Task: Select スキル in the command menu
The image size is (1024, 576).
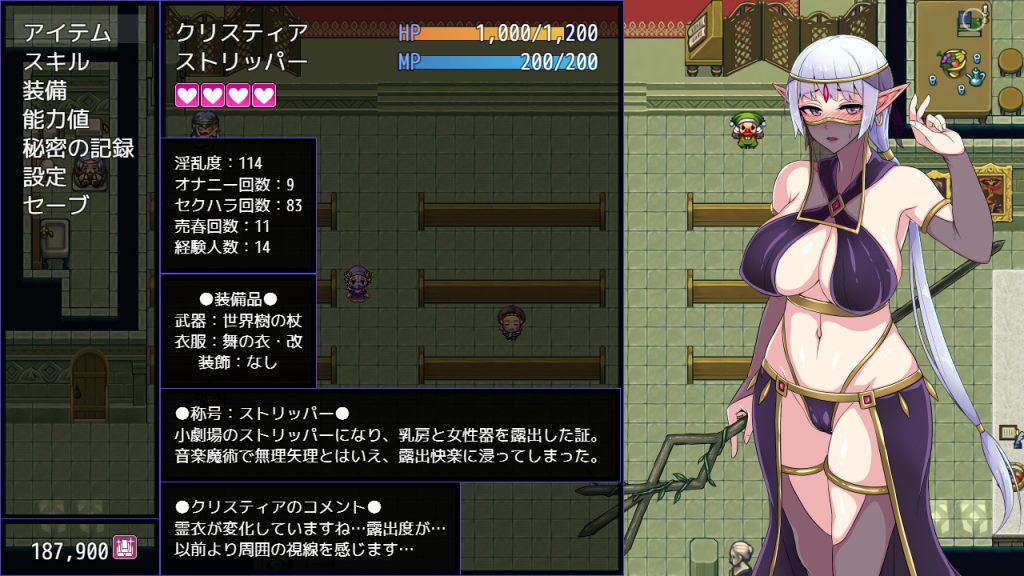Action: coord(56,61)
